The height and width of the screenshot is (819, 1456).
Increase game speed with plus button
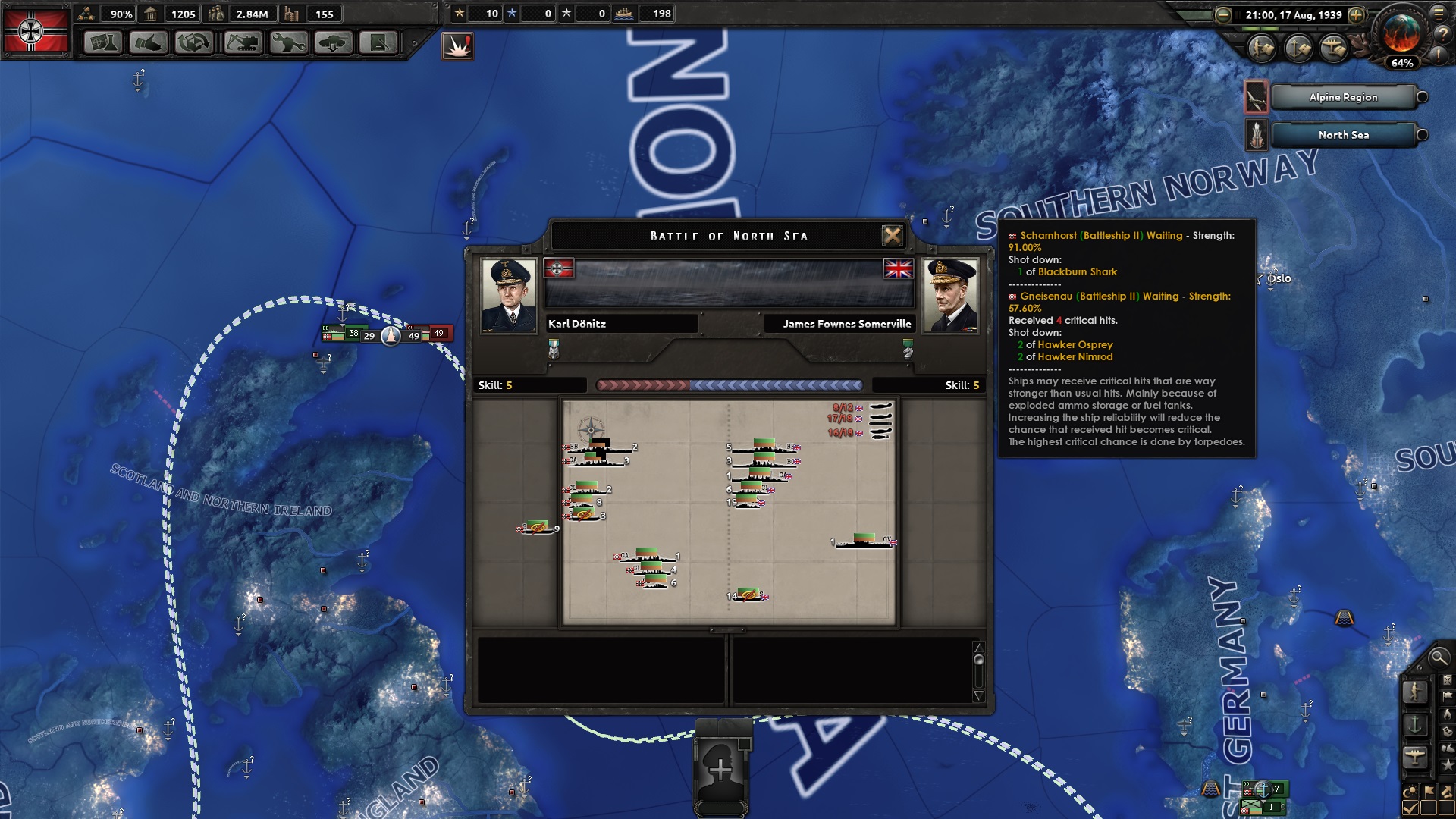pos(1357,15)
